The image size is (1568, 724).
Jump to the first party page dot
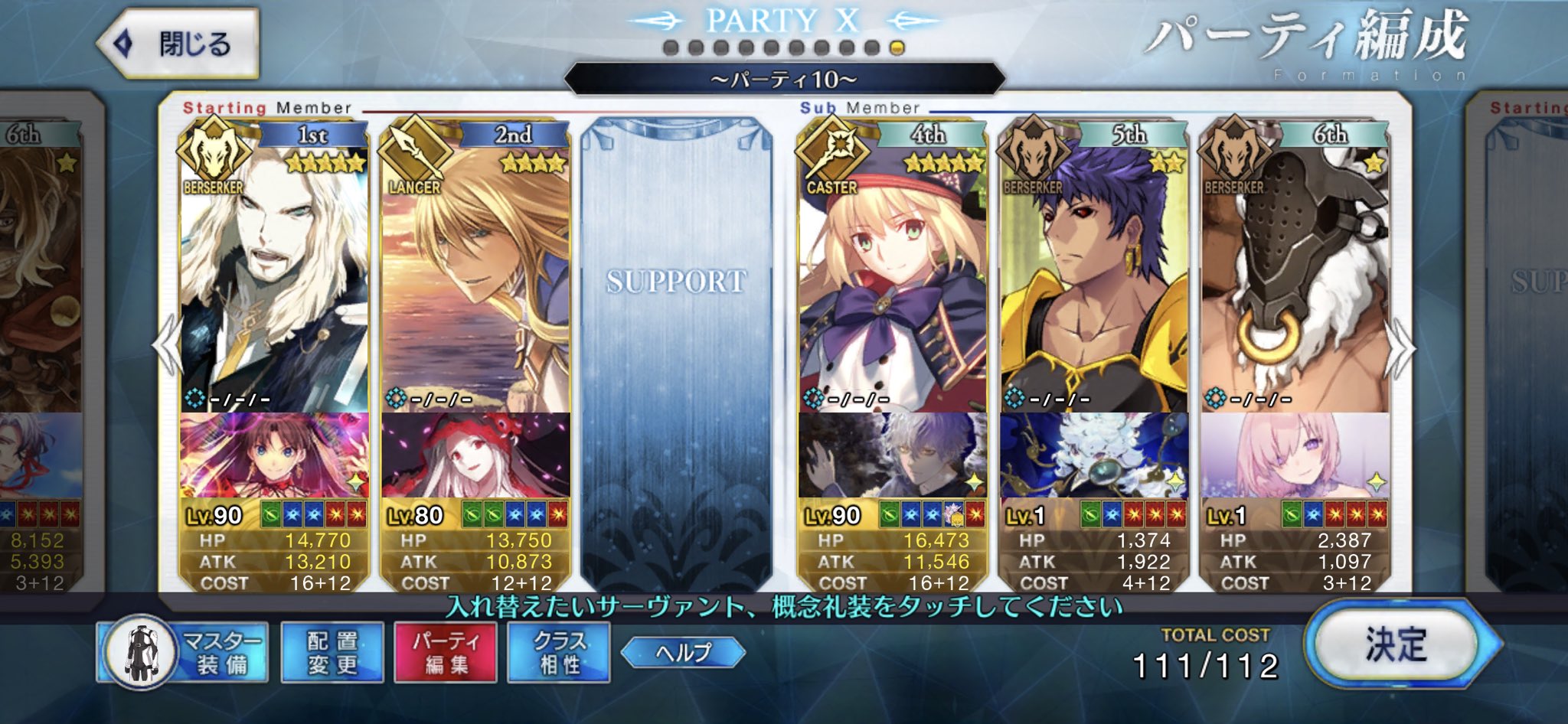click(x=671, y=48)
